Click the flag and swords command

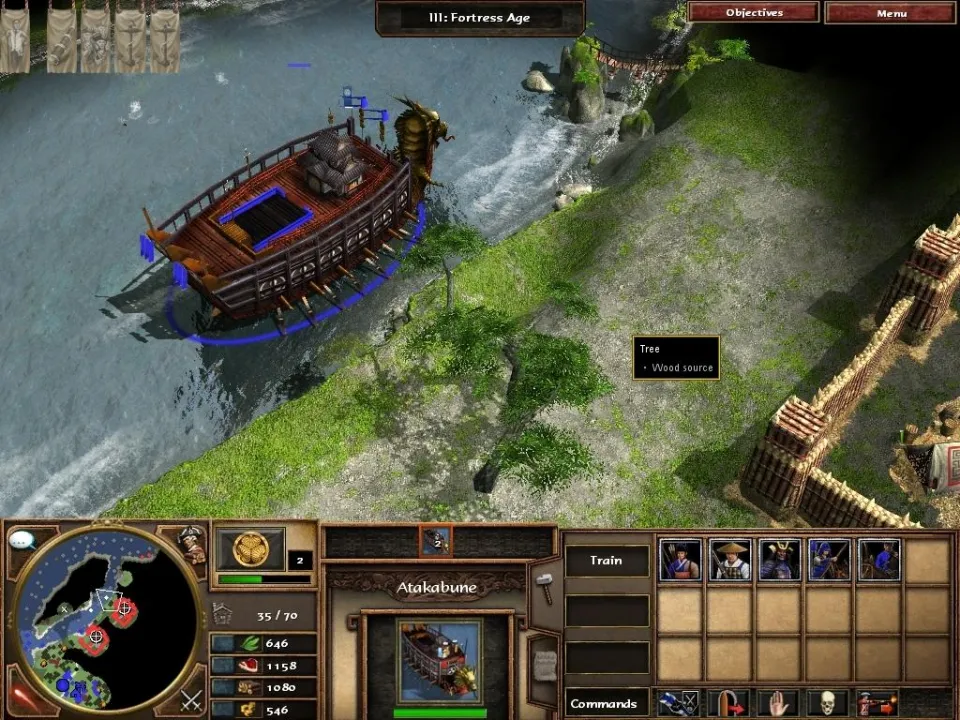(x=681, y=702)
